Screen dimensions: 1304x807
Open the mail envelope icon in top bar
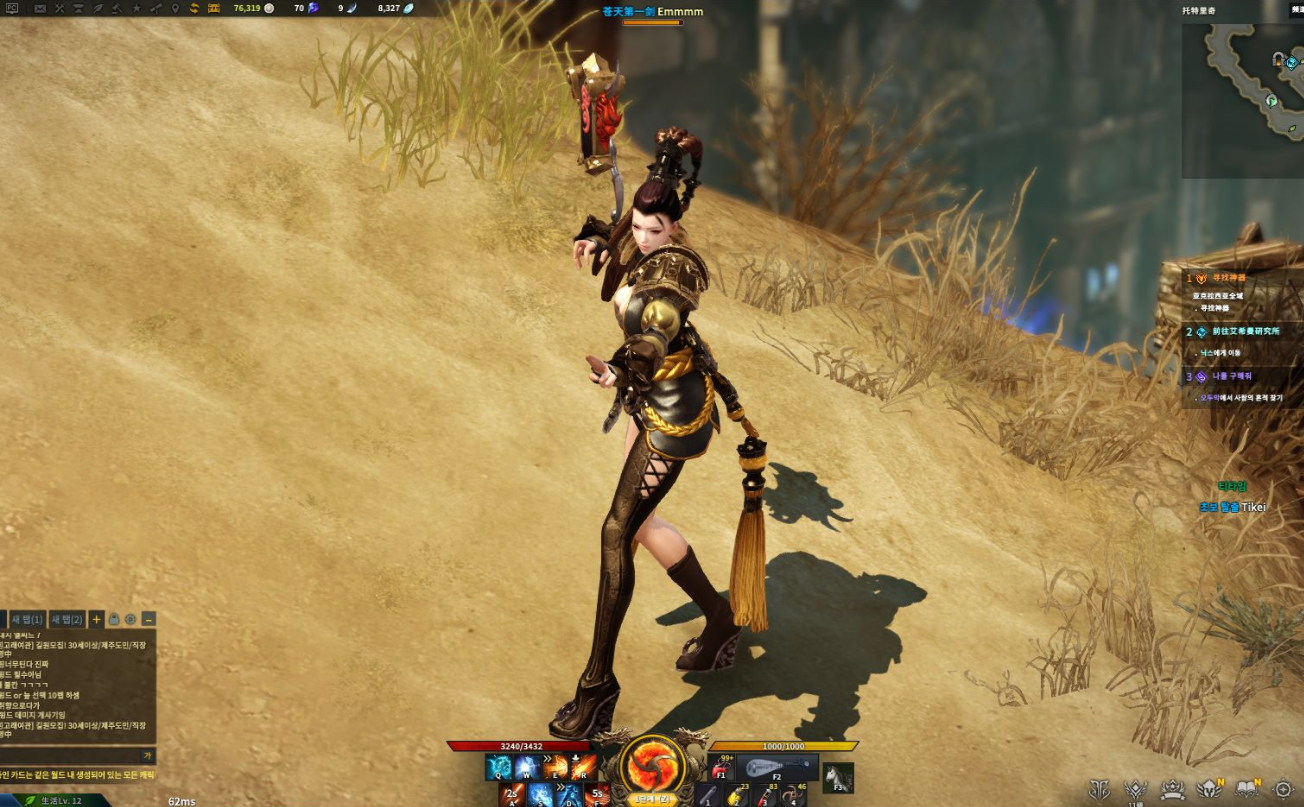click(x=40, y=8)
